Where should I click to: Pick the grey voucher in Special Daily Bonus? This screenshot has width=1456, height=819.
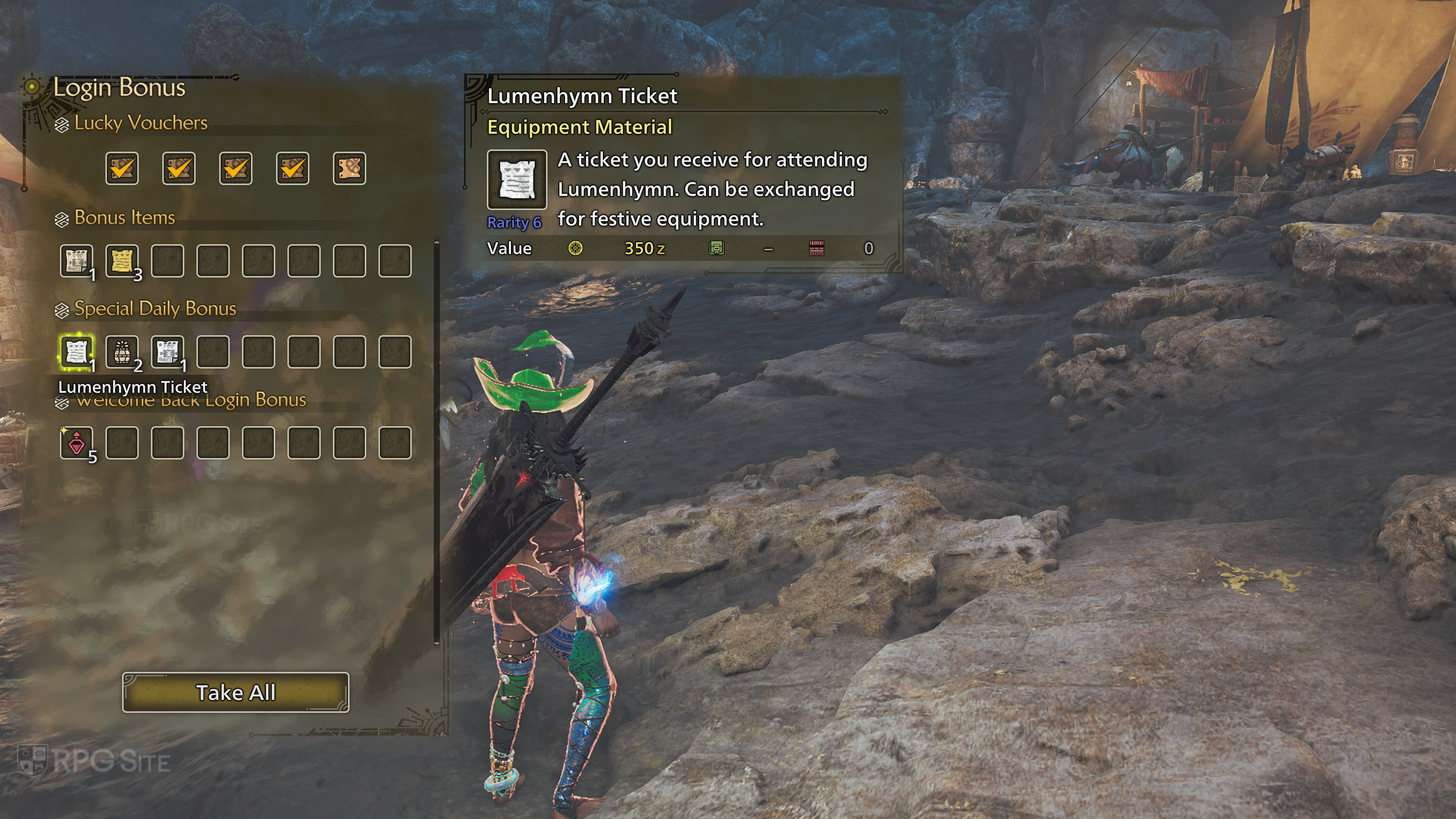click(x=167, y=352)
